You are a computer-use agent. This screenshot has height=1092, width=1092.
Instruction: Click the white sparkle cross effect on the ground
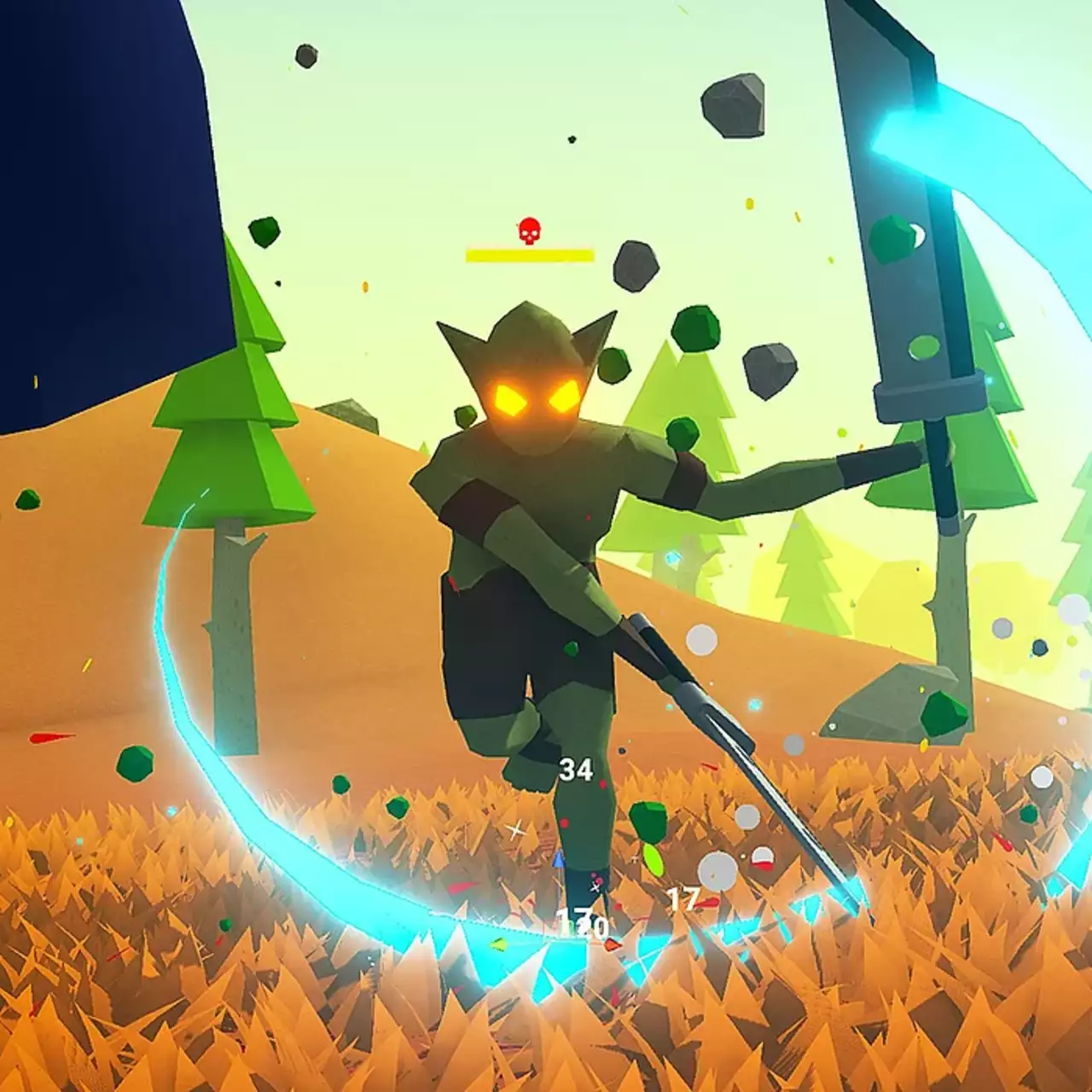pyautogui.click(x=516, y=829)
